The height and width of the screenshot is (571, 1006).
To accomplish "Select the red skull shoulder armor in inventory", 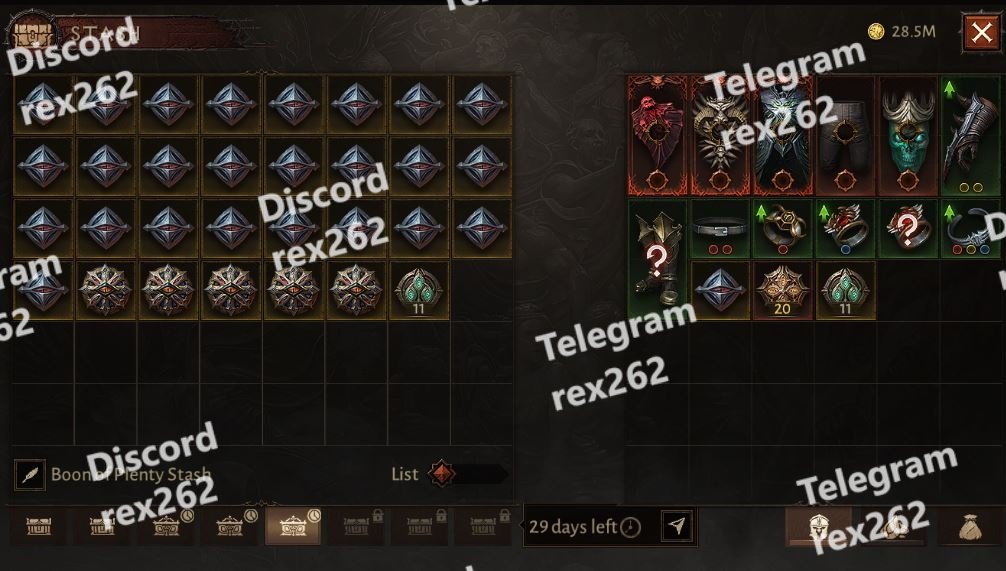I will [x=657, y=135].
